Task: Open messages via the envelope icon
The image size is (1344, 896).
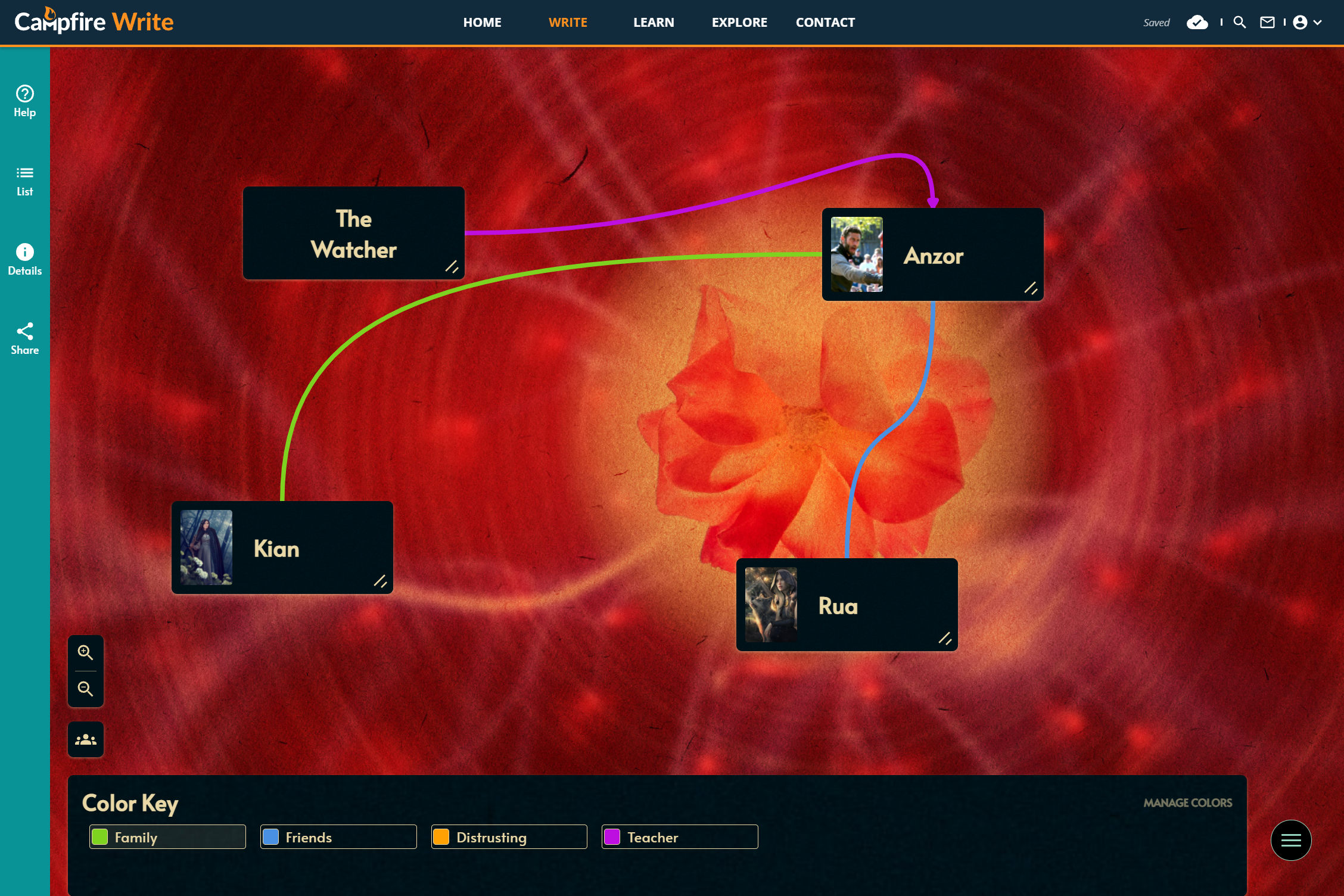Action: click(x=1268, y=23)
